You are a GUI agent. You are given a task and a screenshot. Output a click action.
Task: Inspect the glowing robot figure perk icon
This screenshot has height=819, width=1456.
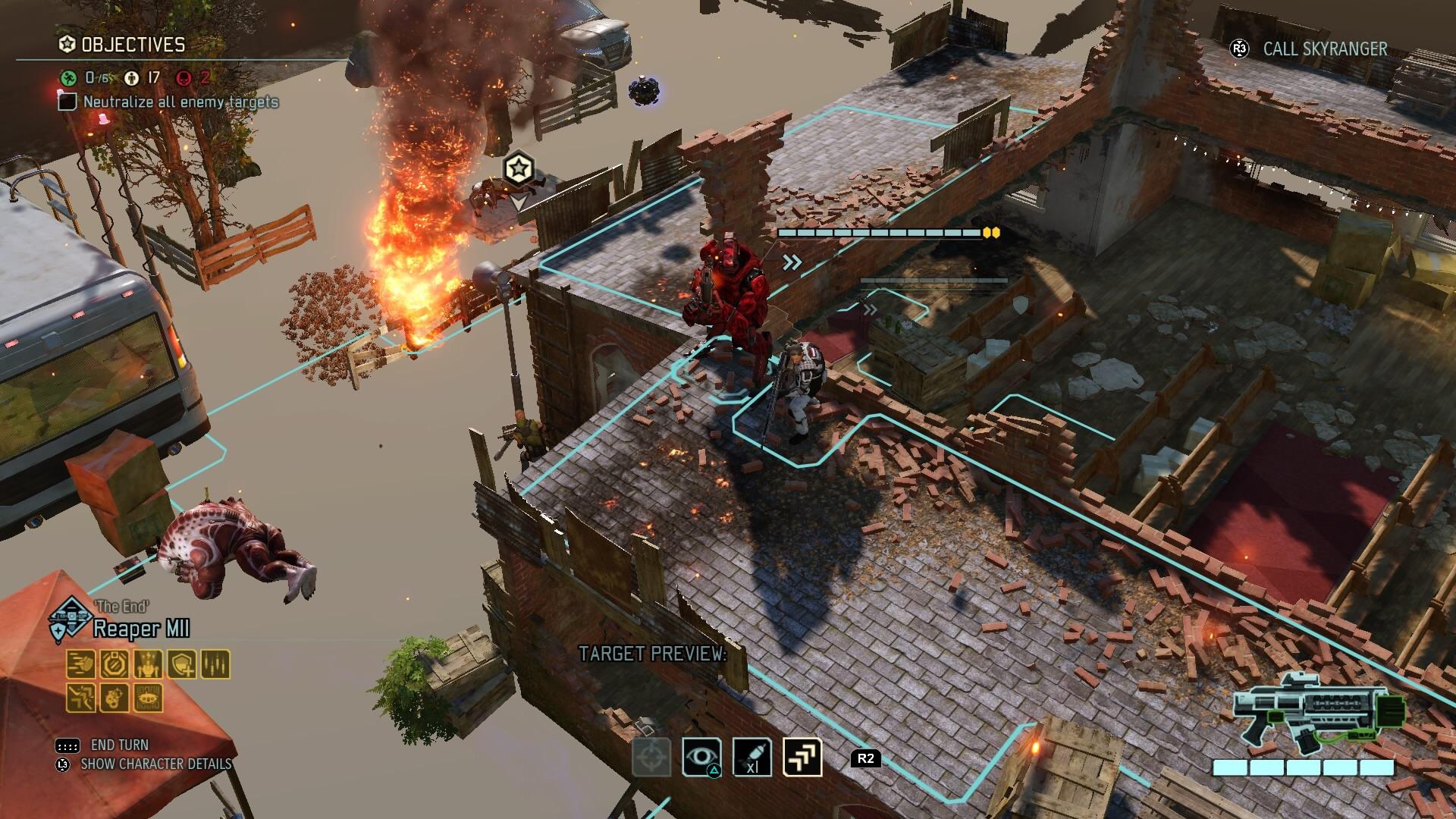click(149, 664)
